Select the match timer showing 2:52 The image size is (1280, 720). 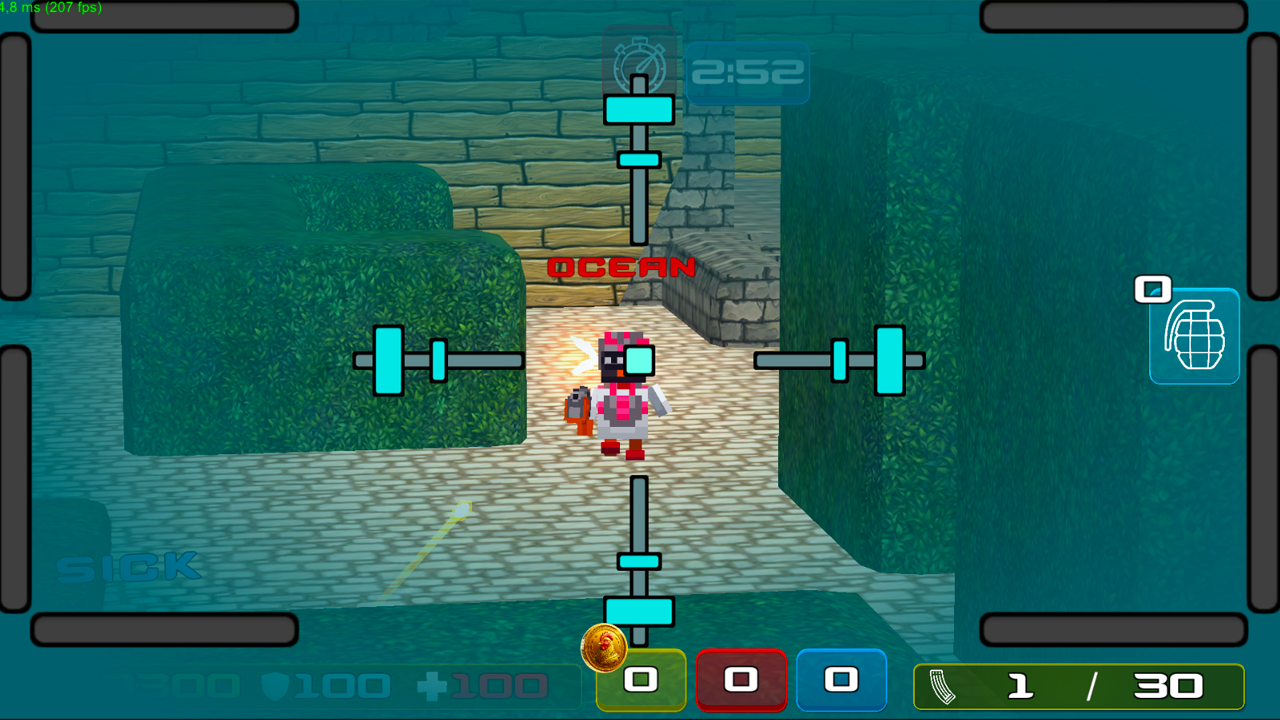coord(748,71)
